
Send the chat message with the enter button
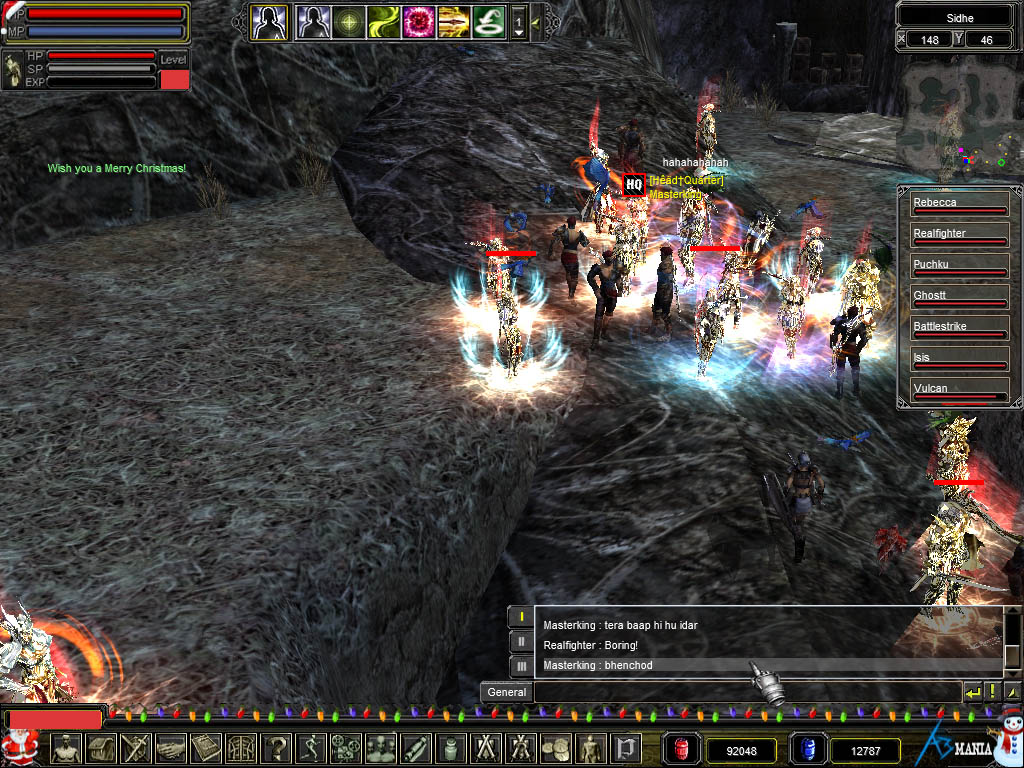(x=972, y=692)
